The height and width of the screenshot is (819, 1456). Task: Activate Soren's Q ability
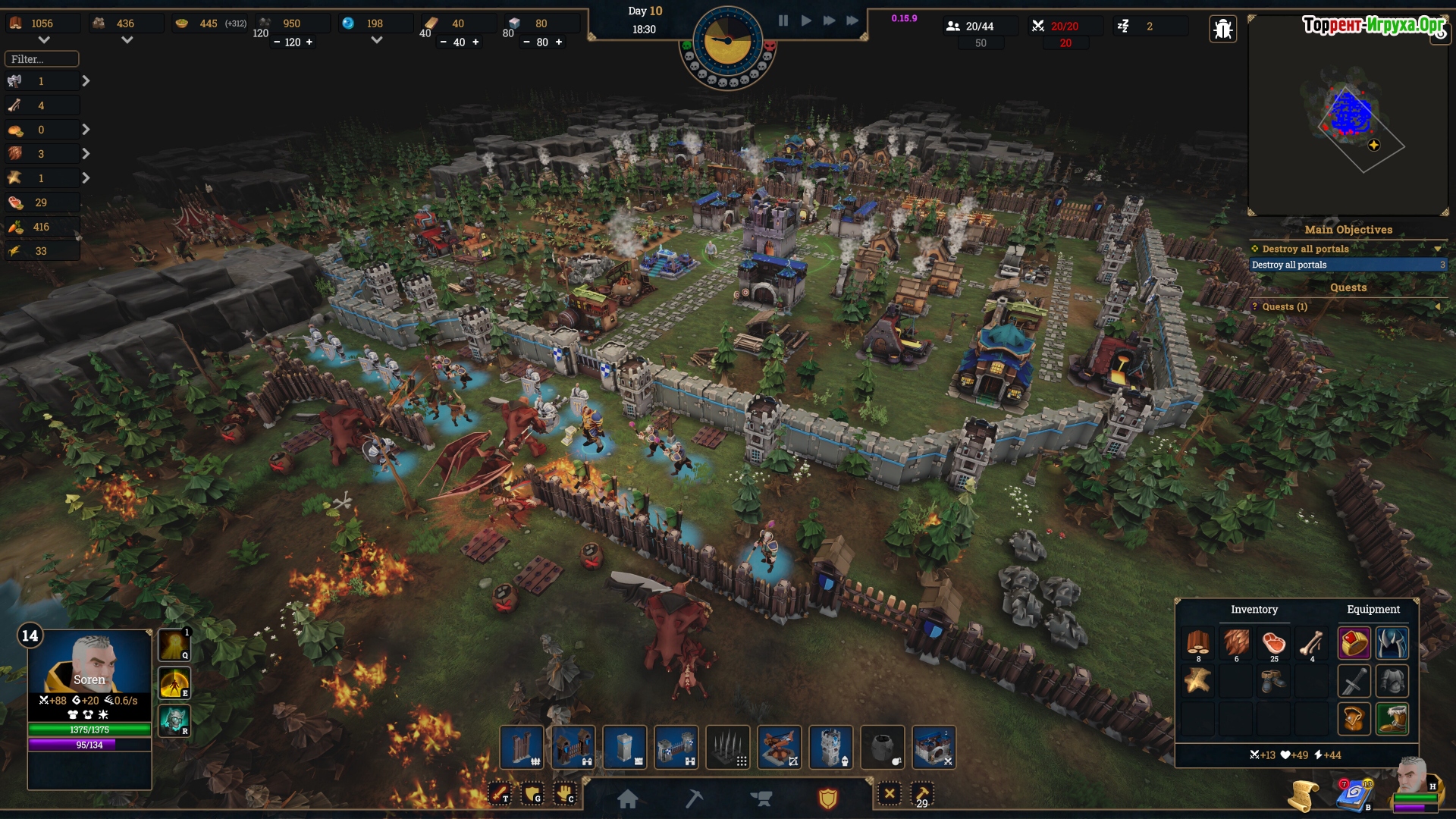click(174, 645)
